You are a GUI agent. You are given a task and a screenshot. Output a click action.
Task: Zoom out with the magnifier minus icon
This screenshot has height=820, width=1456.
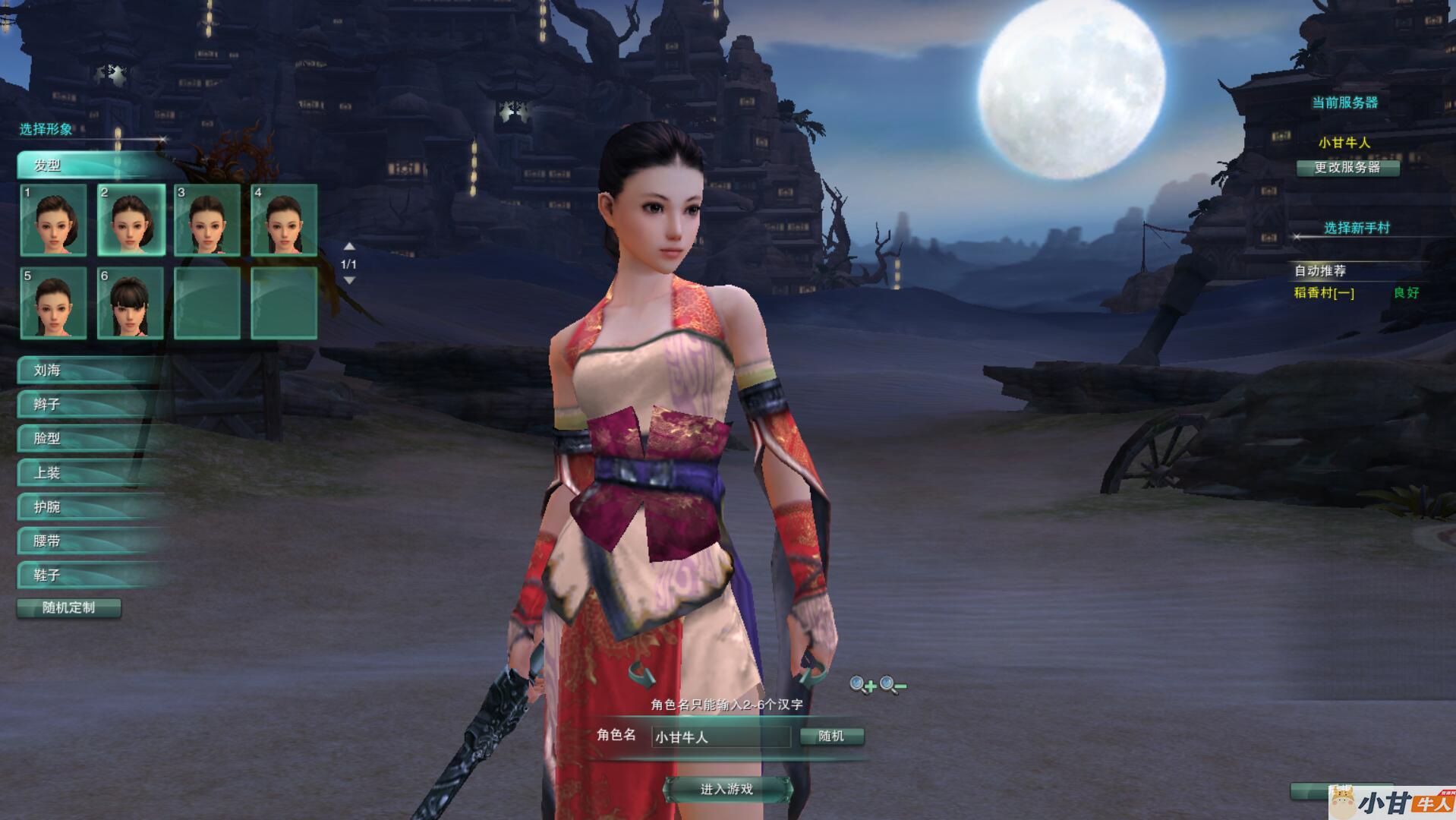(892, 686)
